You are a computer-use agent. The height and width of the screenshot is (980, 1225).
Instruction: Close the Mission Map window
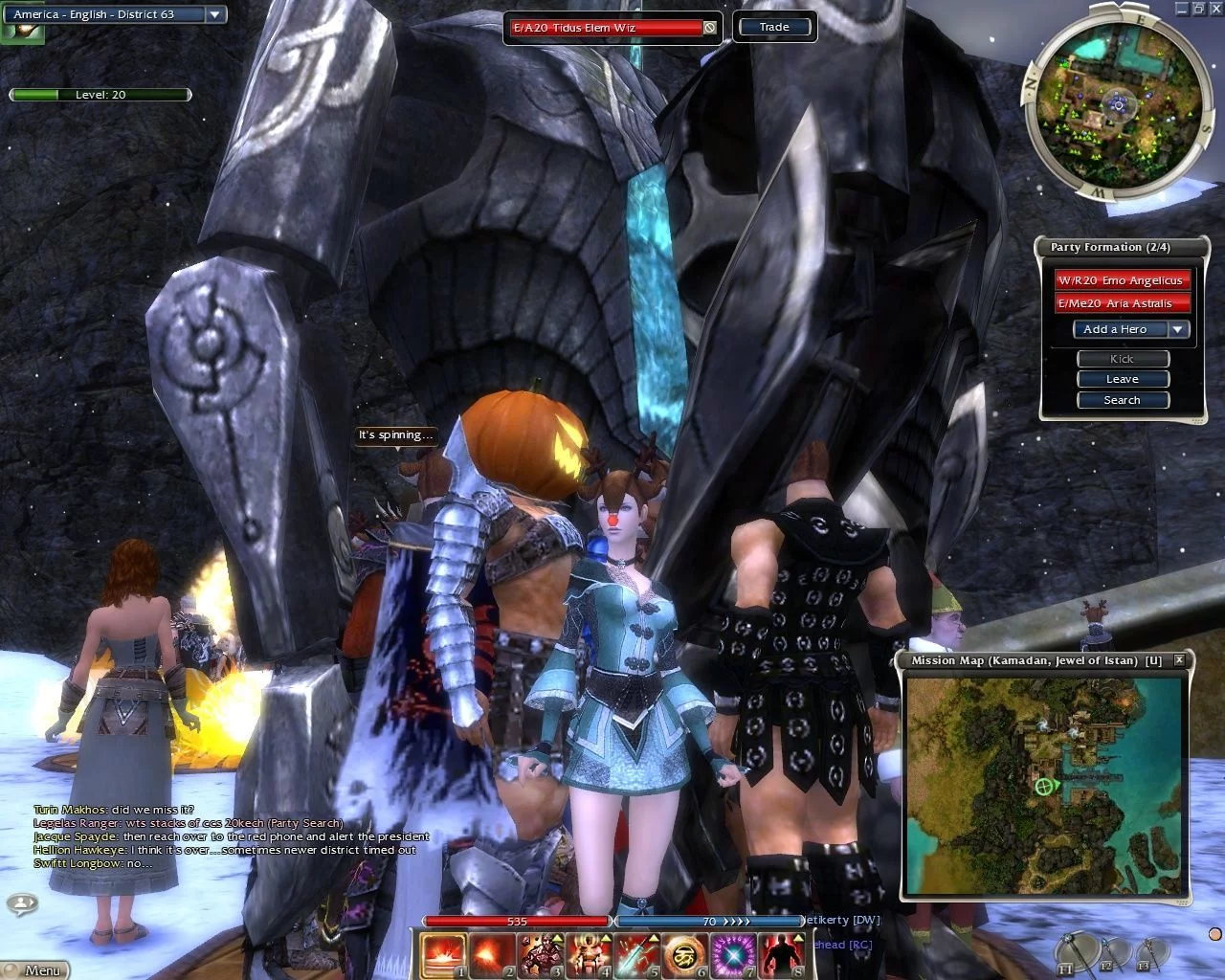pyautogui.click(x=1179, y=659)
